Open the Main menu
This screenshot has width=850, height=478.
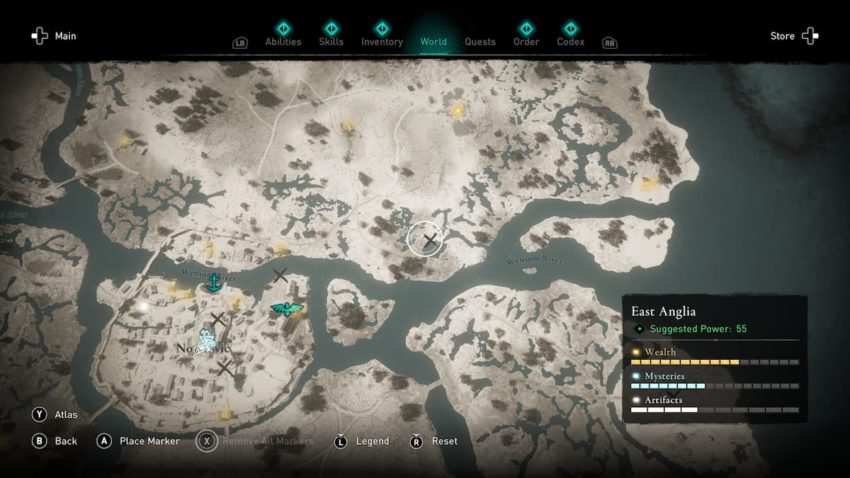pyautogui.click(x=53, y=36)
